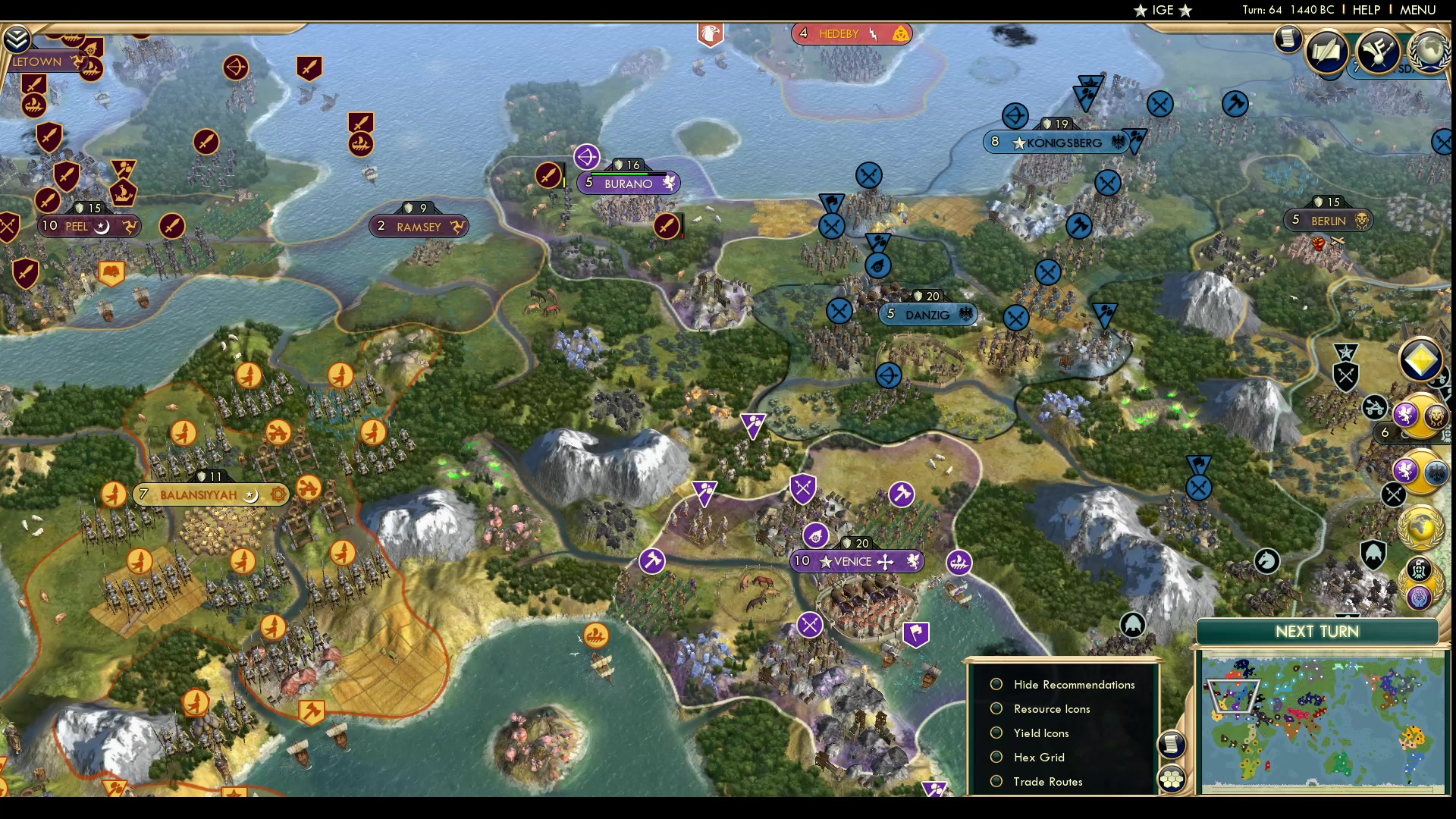
Task: Open the Culture overview icon in top bar
Action: pyautogui.click(x=1378, y=52)
